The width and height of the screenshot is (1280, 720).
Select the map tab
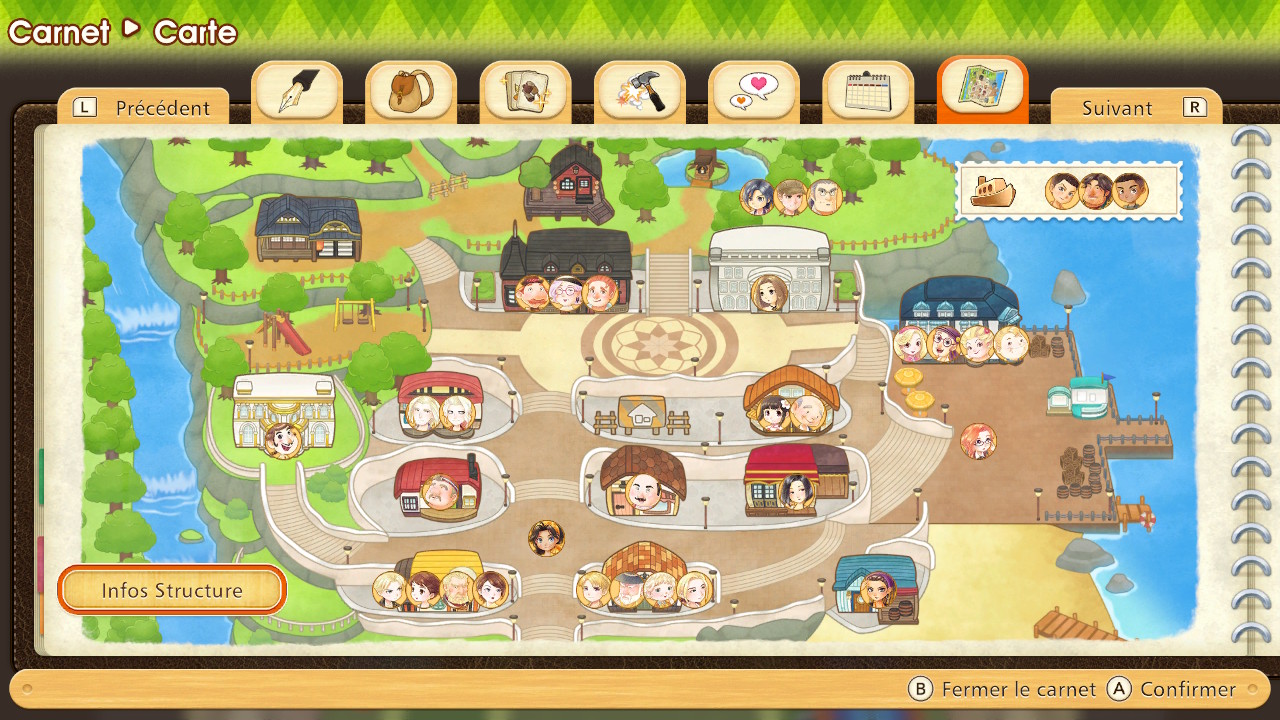pyautogui.click(x=982, y=90)
